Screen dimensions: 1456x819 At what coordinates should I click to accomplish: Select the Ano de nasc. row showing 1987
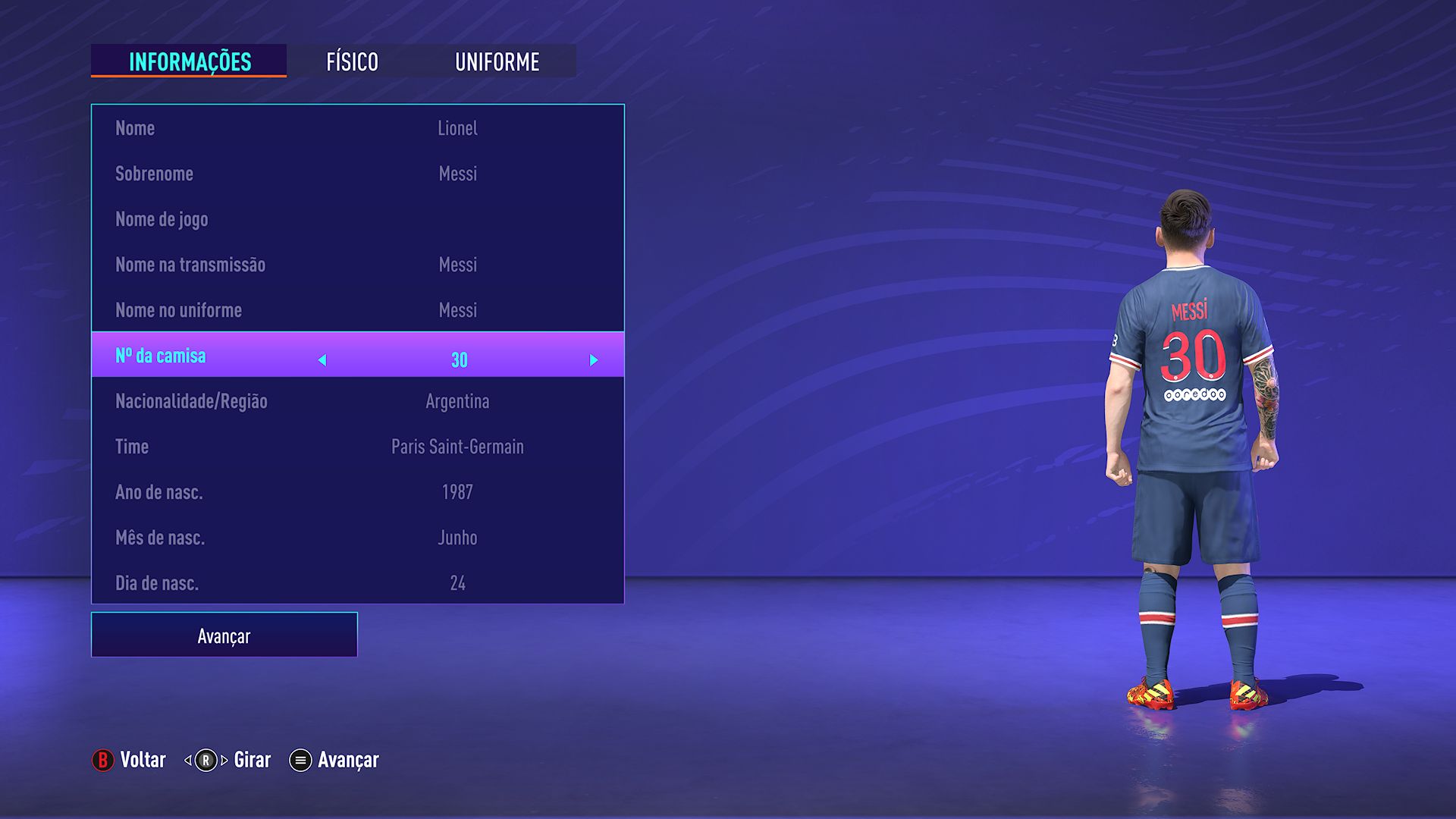click(356, 492)
